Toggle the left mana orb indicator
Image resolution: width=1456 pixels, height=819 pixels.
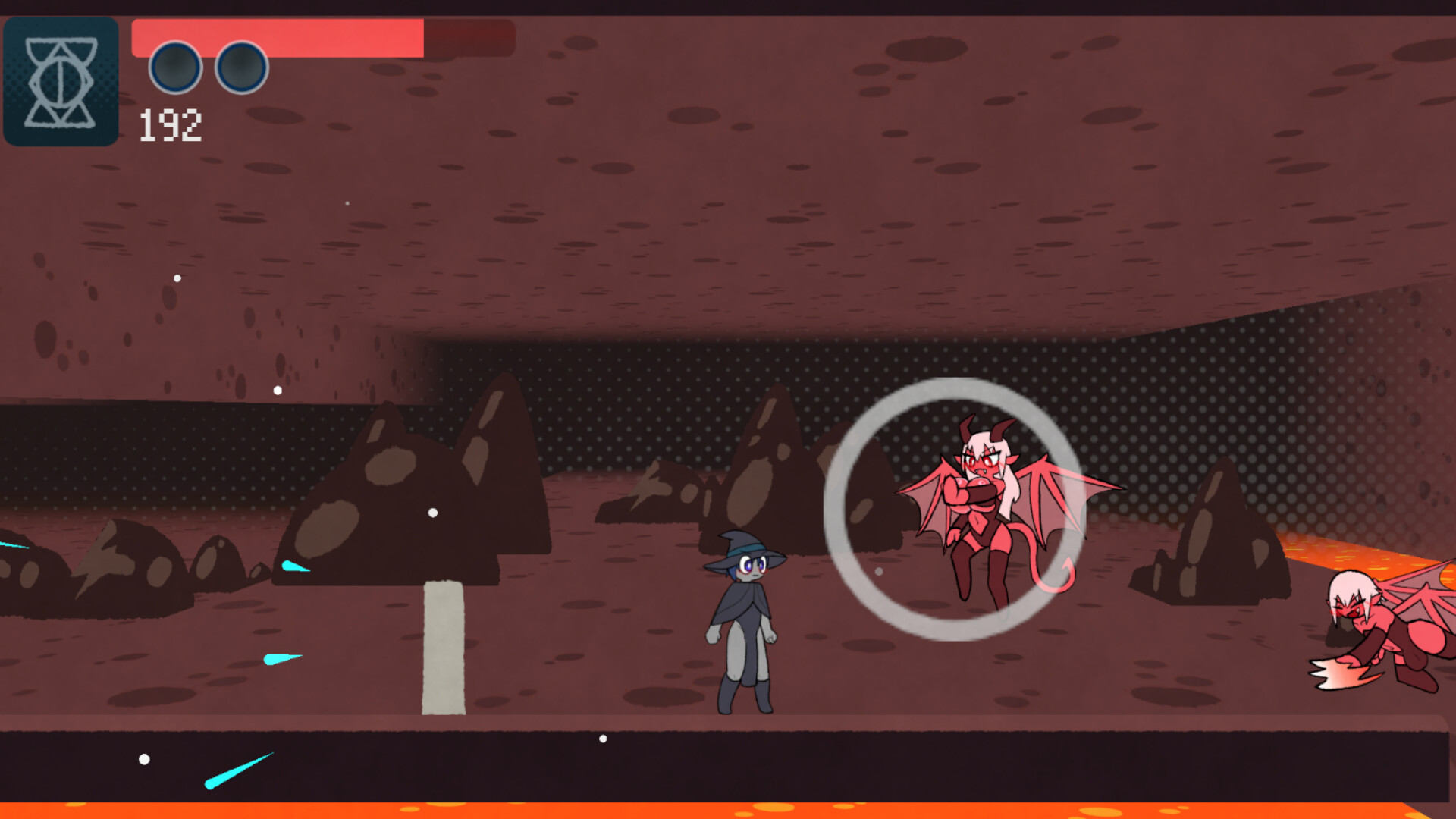point(176,67)
